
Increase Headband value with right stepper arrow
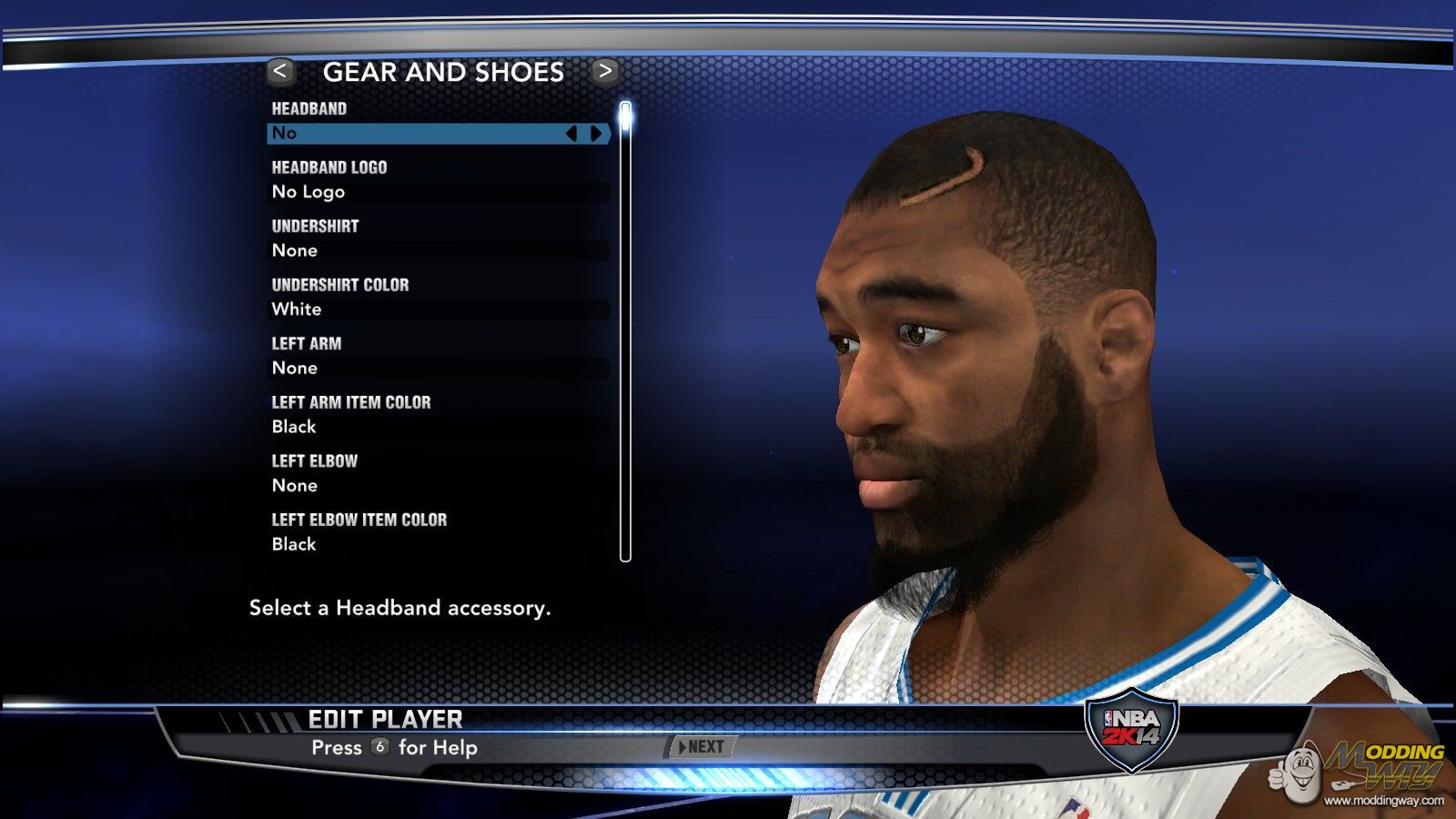click(x=596, y=134)
